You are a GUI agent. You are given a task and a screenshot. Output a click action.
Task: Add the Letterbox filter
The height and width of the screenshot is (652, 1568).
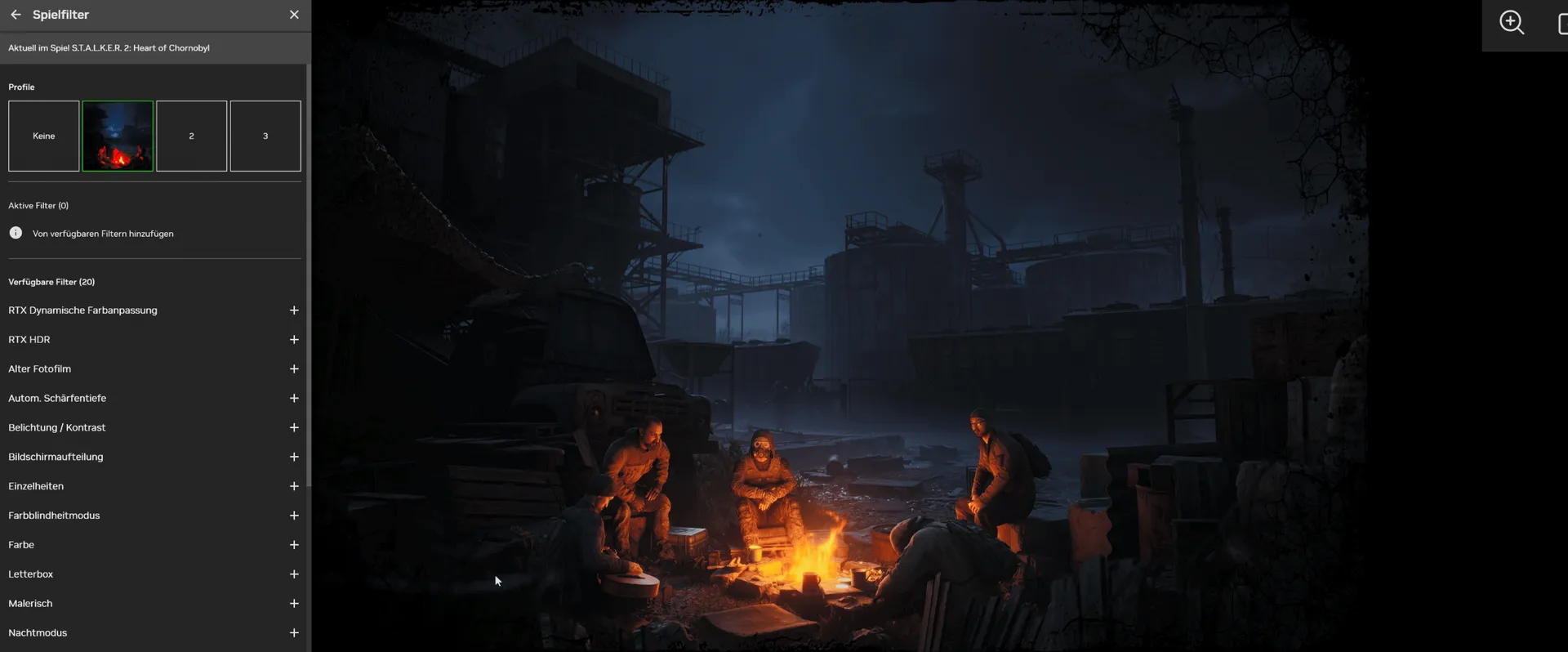tap(294, 574)
